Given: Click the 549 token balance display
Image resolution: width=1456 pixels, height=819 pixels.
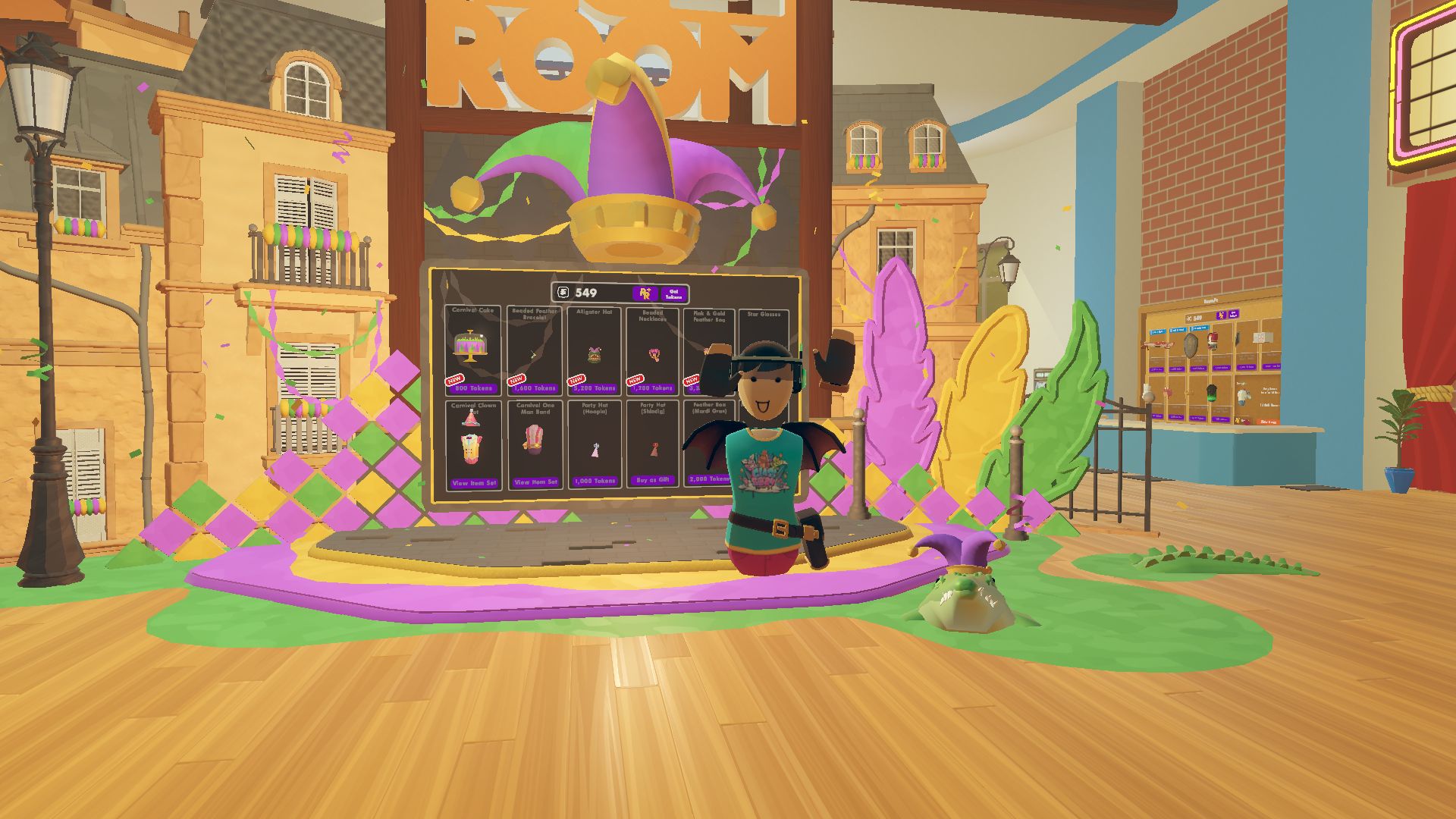Looking at the screenshot, I should click(x=585, y=293).
